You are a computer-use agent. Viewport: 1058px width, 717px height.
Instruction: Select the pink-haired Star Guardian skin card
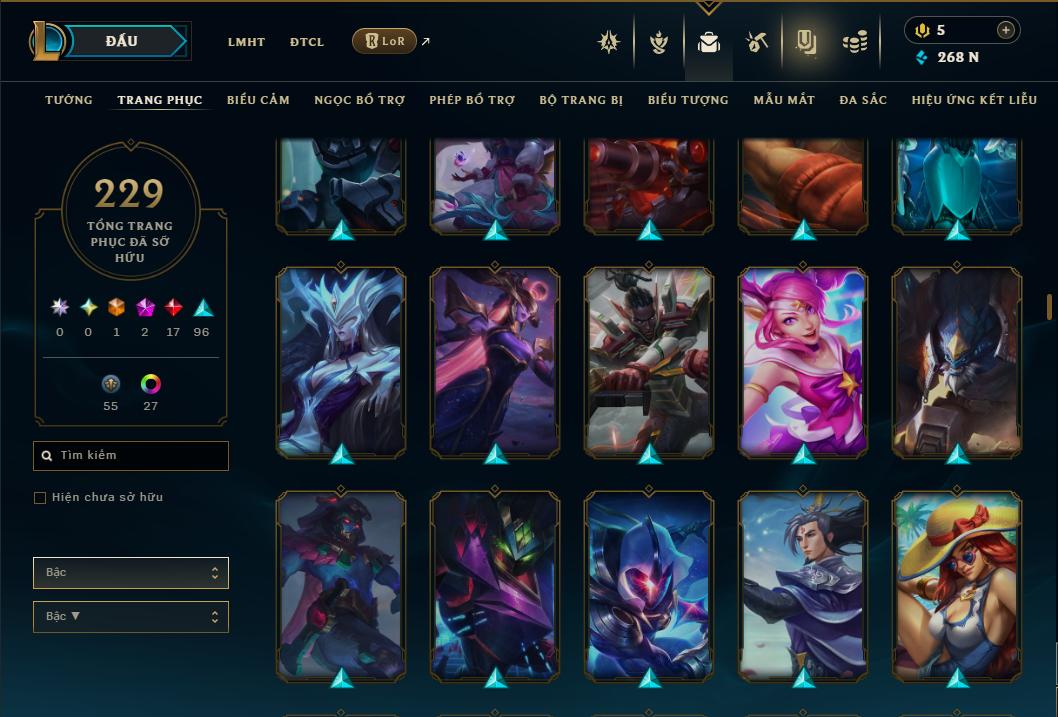(803, 361)
